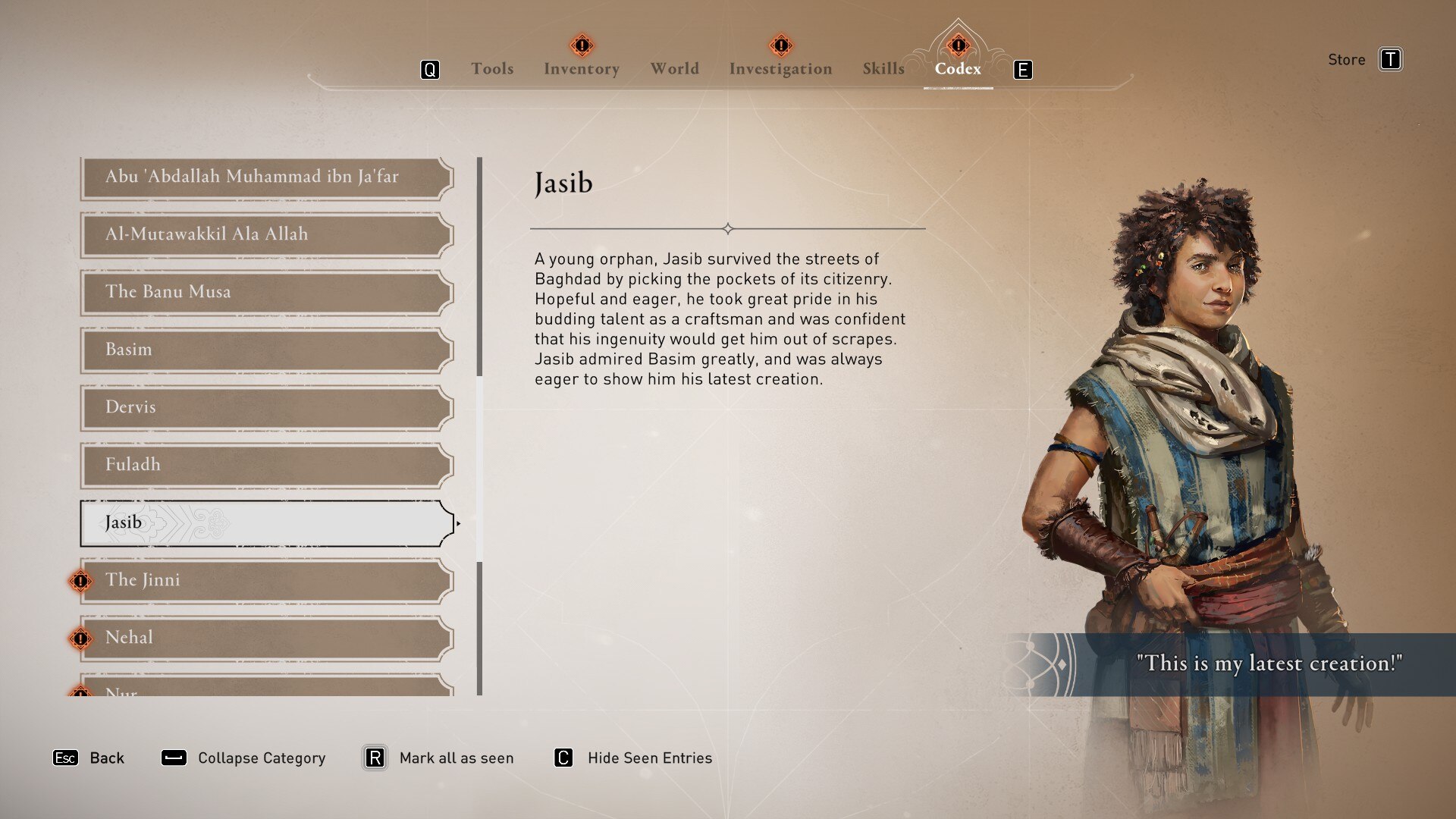Click the E key navigation prompt
Viewport: 1456px width, 819px height.
pyautogui.click(x=1023, y=69)
